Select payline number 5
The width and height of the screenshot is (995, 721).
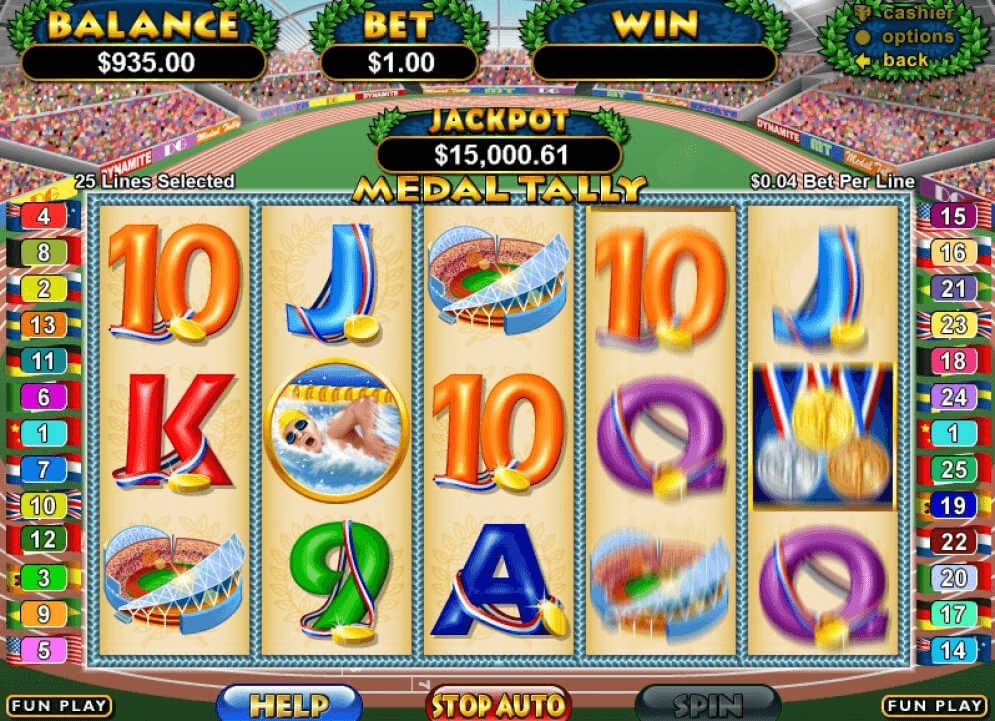point(43,650)
